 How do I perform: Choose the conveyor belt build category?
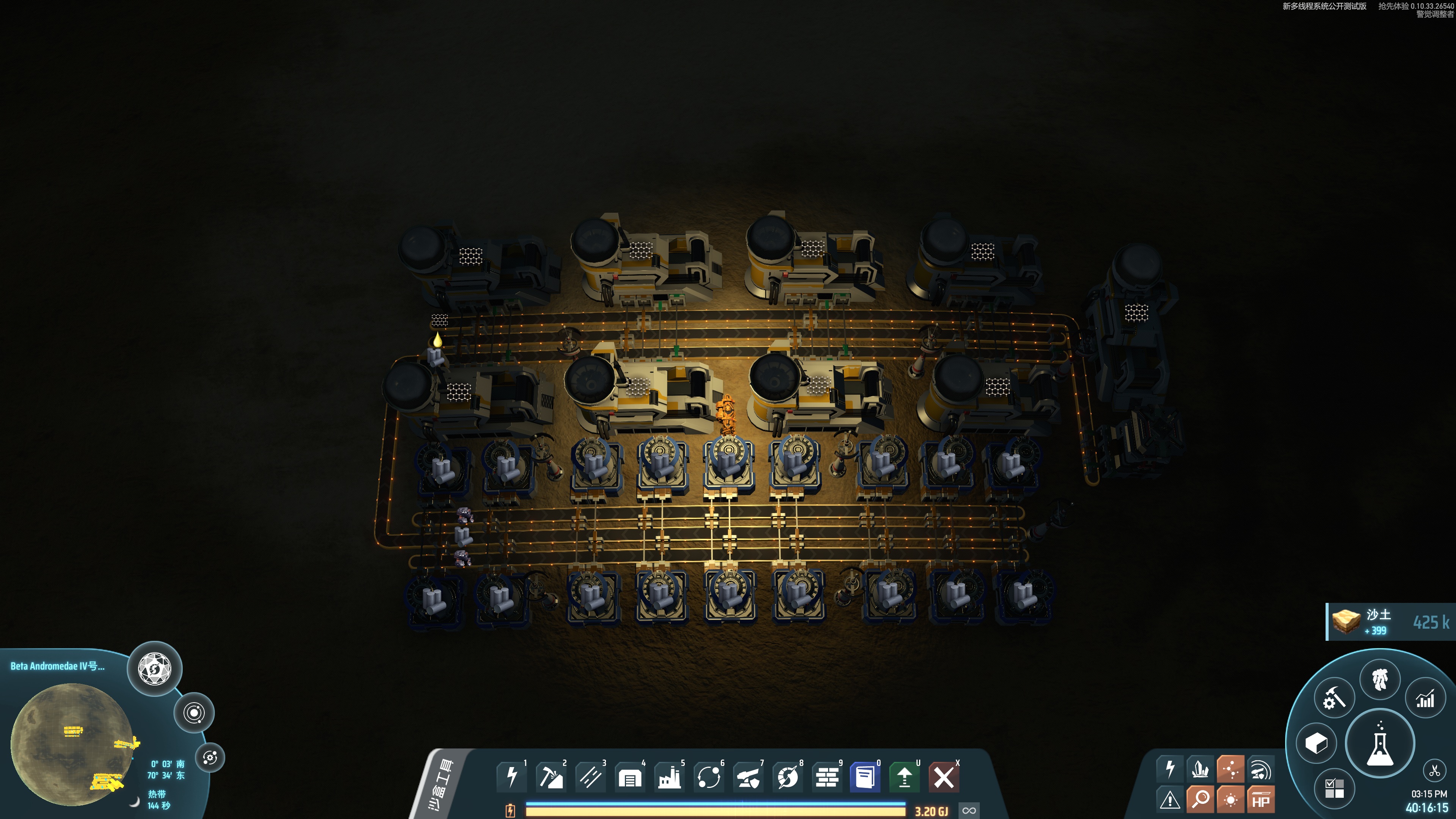(x=590, y=777)
